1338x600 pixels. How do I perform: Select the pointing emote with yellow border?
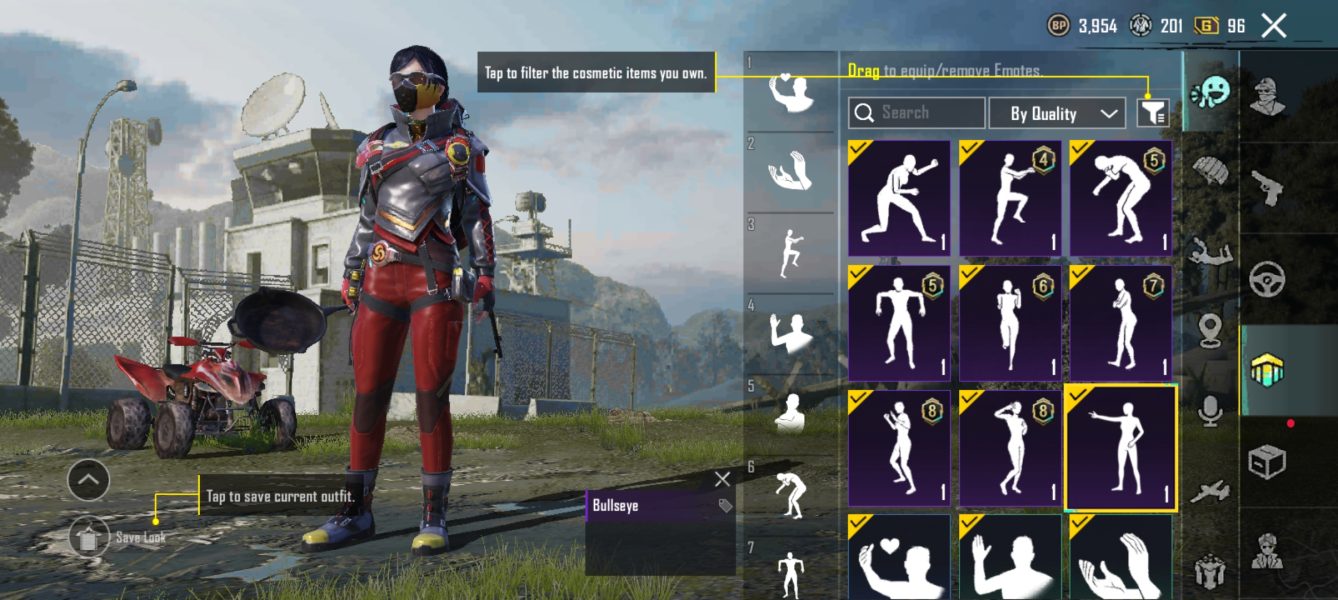click(x=1120, y=449)
